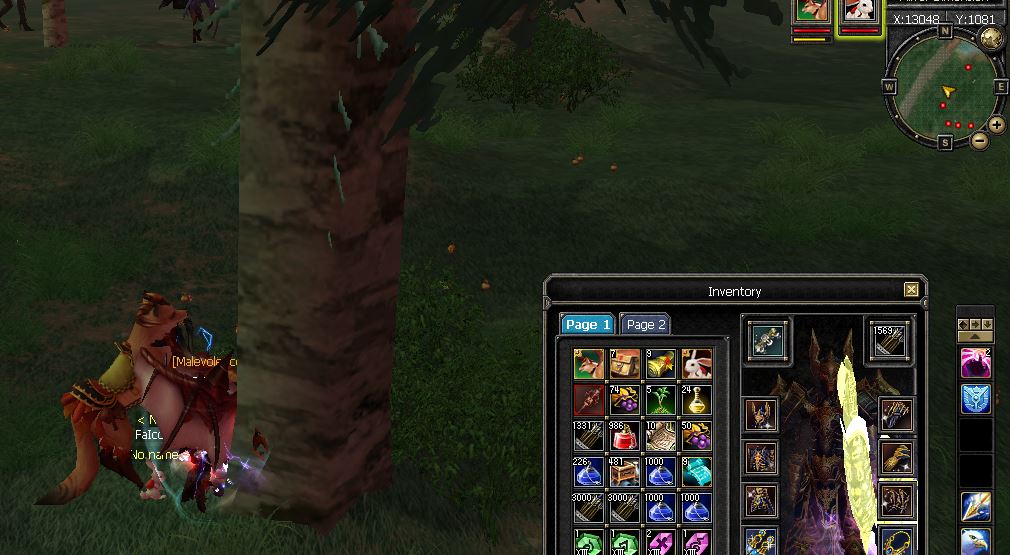Select the horse mount portrait

point(812,11)
